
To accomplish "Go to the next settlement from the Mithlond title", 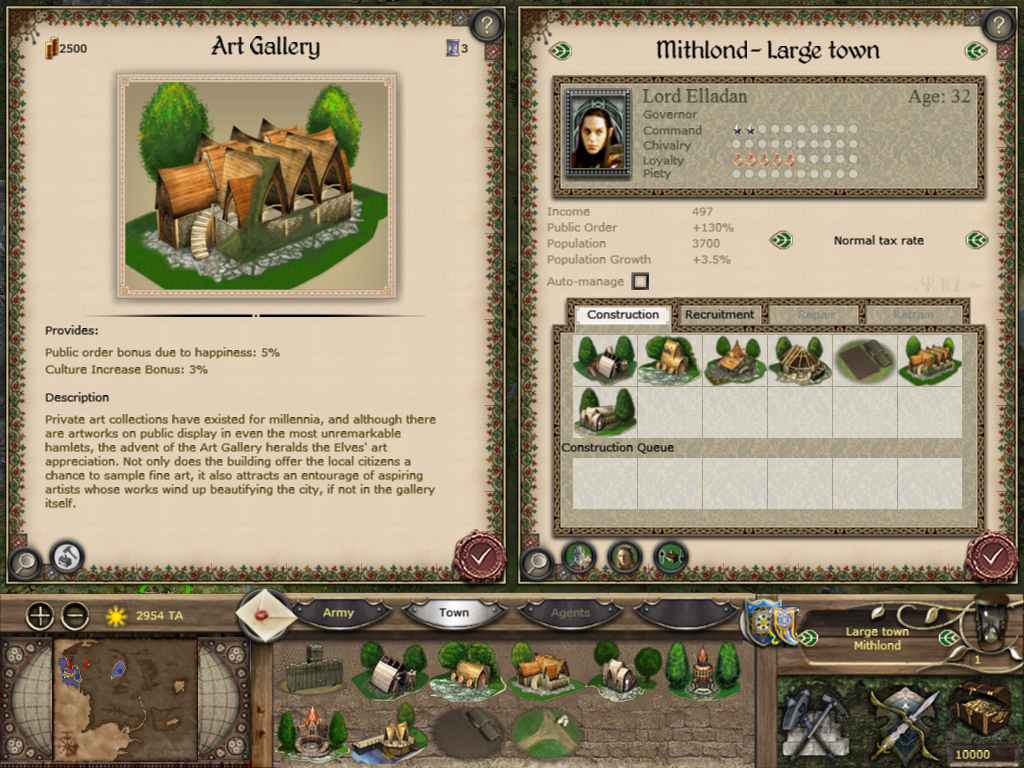I will (x=976, y=50).
